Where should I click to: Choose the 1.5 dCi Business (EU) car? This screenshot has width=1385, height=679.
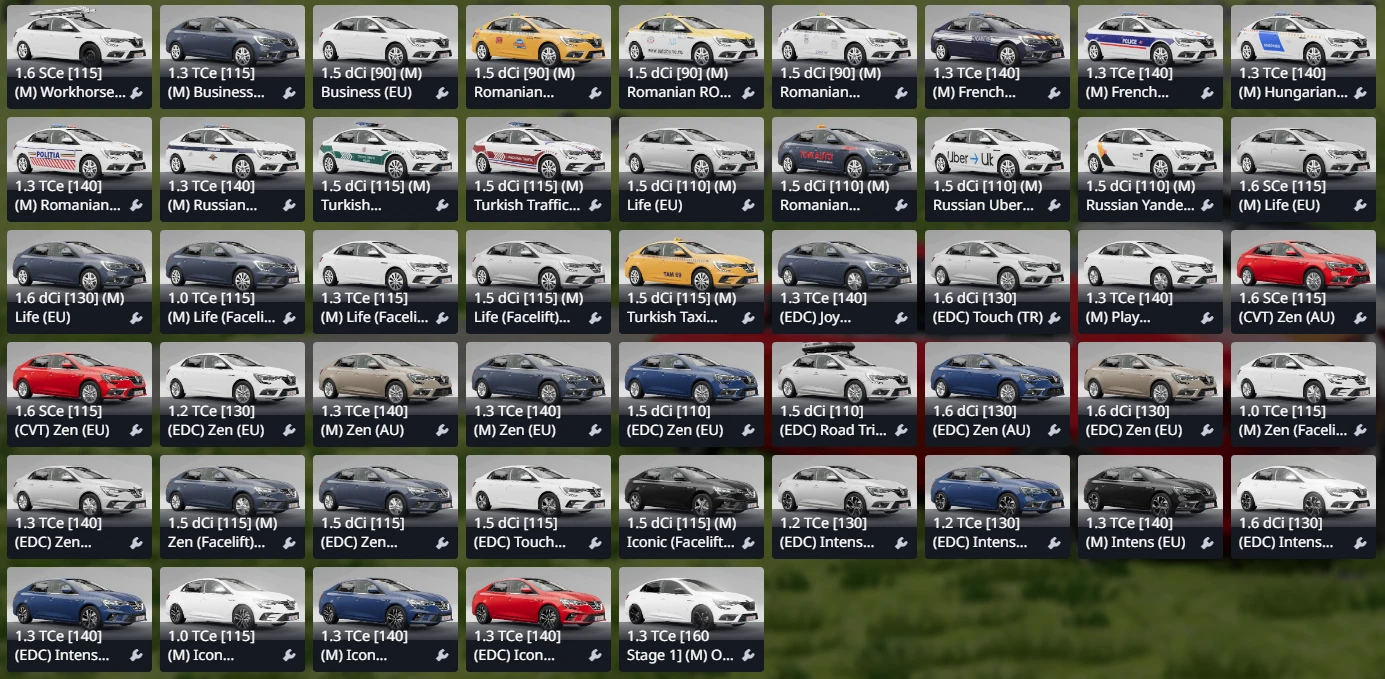pyautogui.click(x=385, y=56)
